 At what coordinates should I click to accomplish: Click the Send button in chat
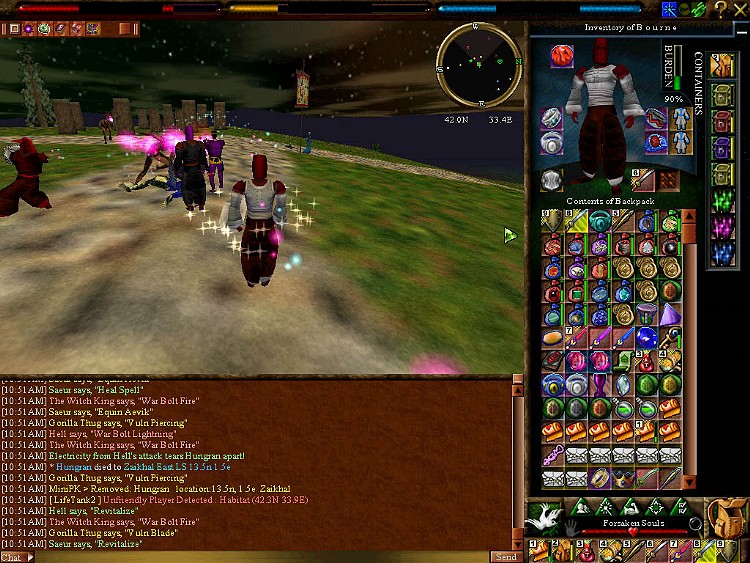point(504,556)
